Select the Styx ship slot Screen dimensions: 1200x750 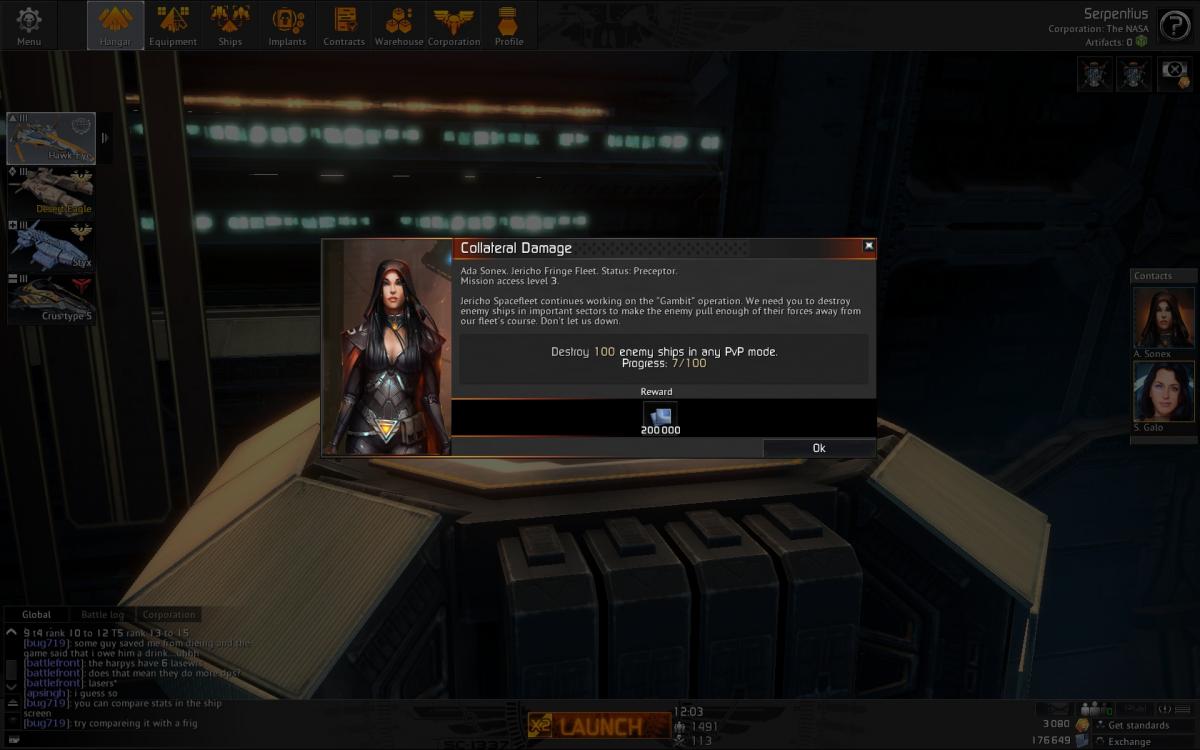[x=51, y=245]
